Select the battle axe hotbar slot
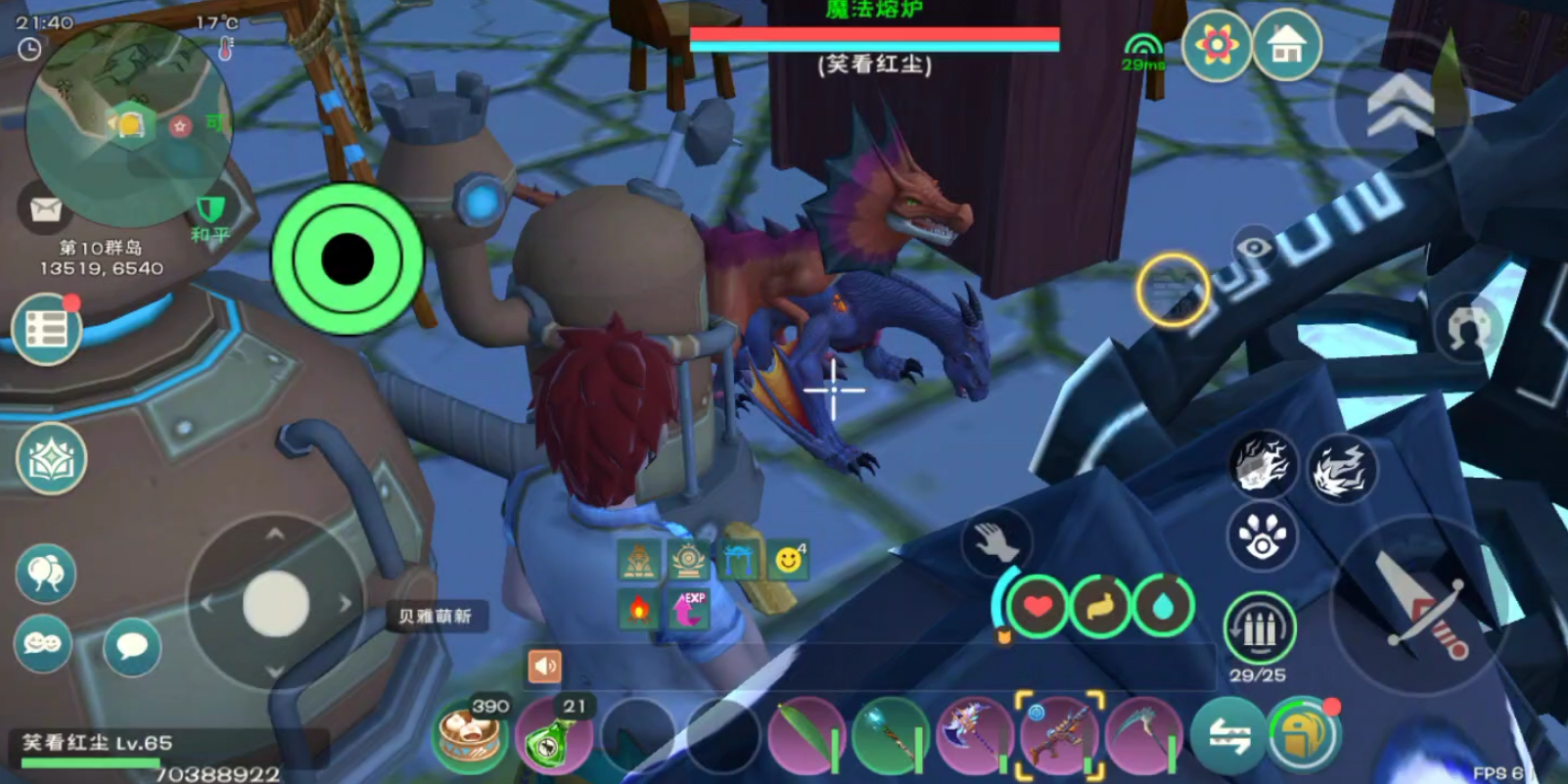 pyautogui.click(x=975, y=738)
